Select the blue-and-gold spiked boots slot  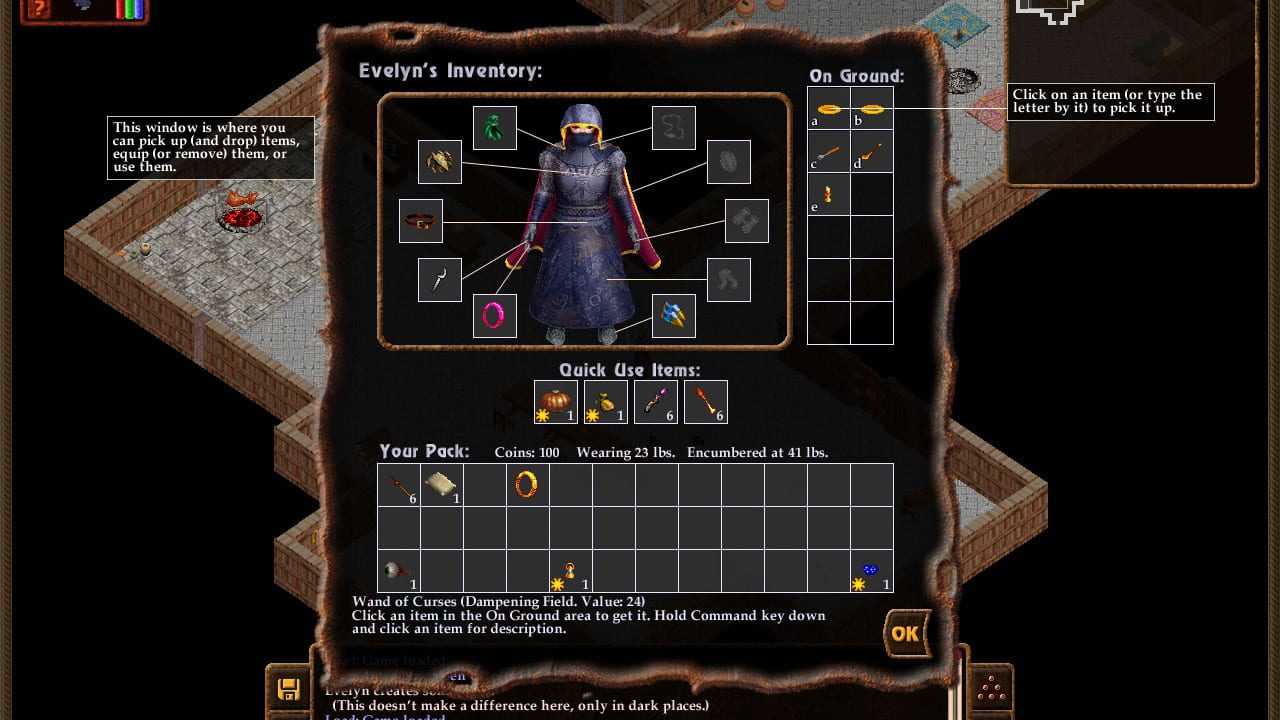[x=673, y=316]
